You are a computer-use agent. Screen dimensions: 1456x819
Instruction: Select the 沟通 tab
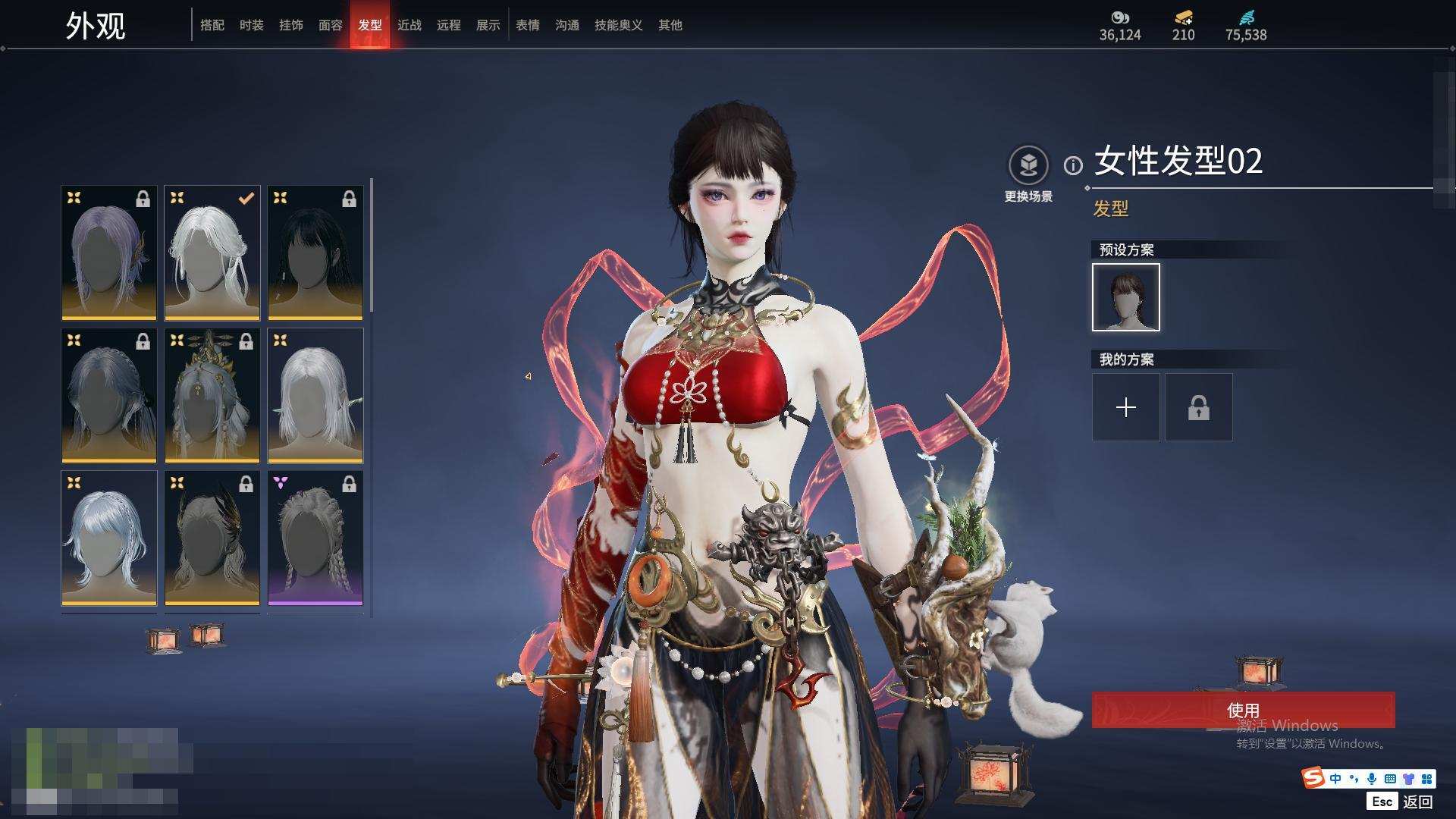click(x=566, y=25)
